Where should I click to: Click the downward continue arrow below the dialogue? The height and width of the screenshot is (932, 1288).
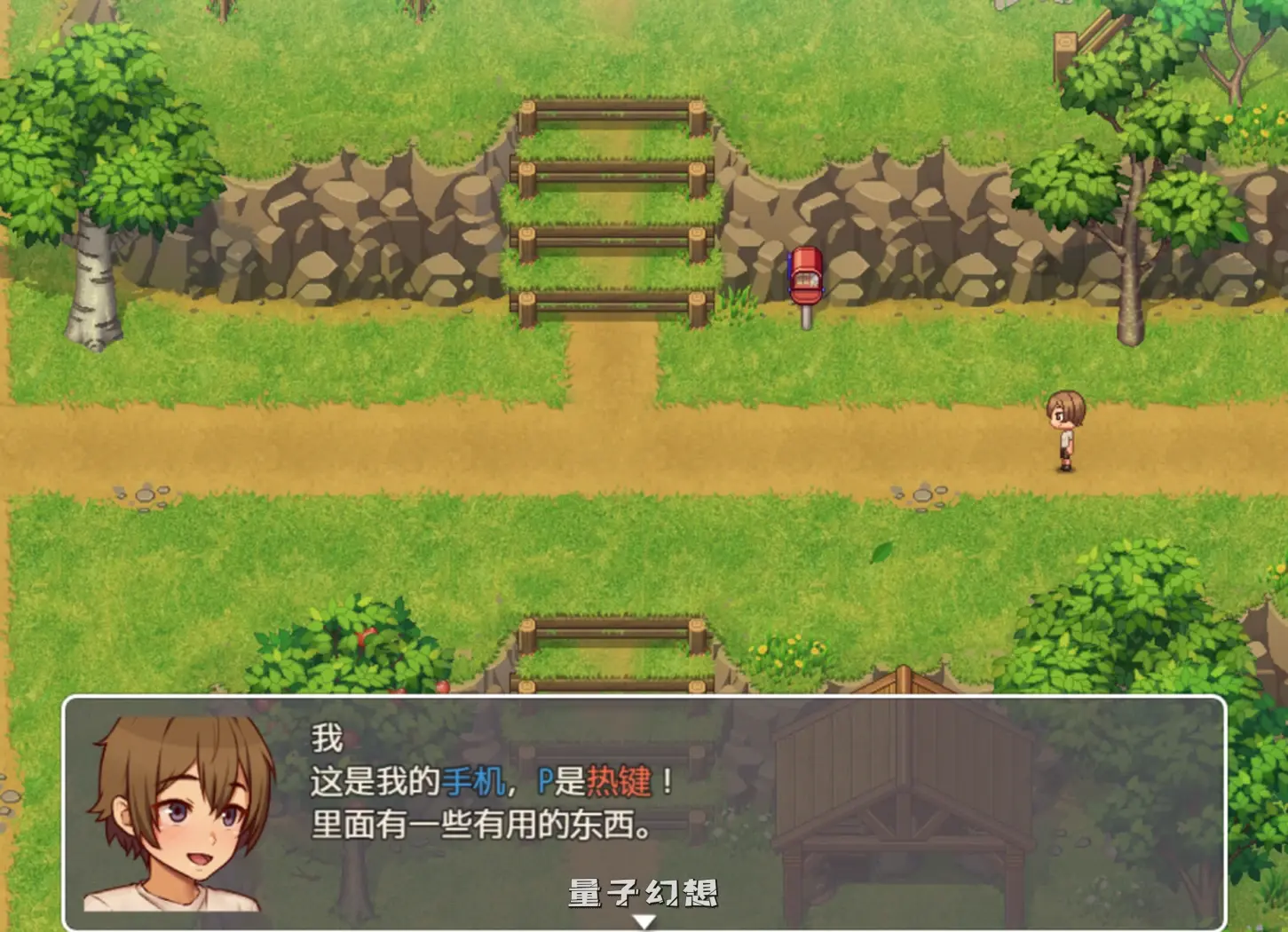pos(644,921)
